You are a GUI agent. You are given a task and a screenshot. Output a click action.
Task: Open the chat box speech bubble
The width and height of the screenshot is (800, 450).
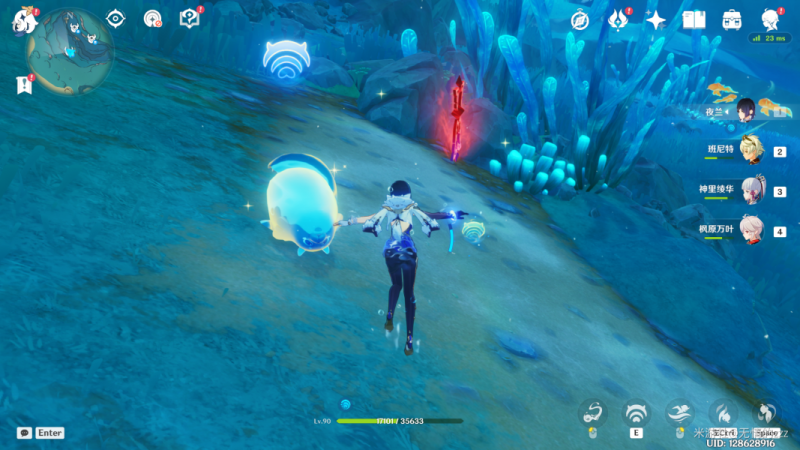pos(24,433)
